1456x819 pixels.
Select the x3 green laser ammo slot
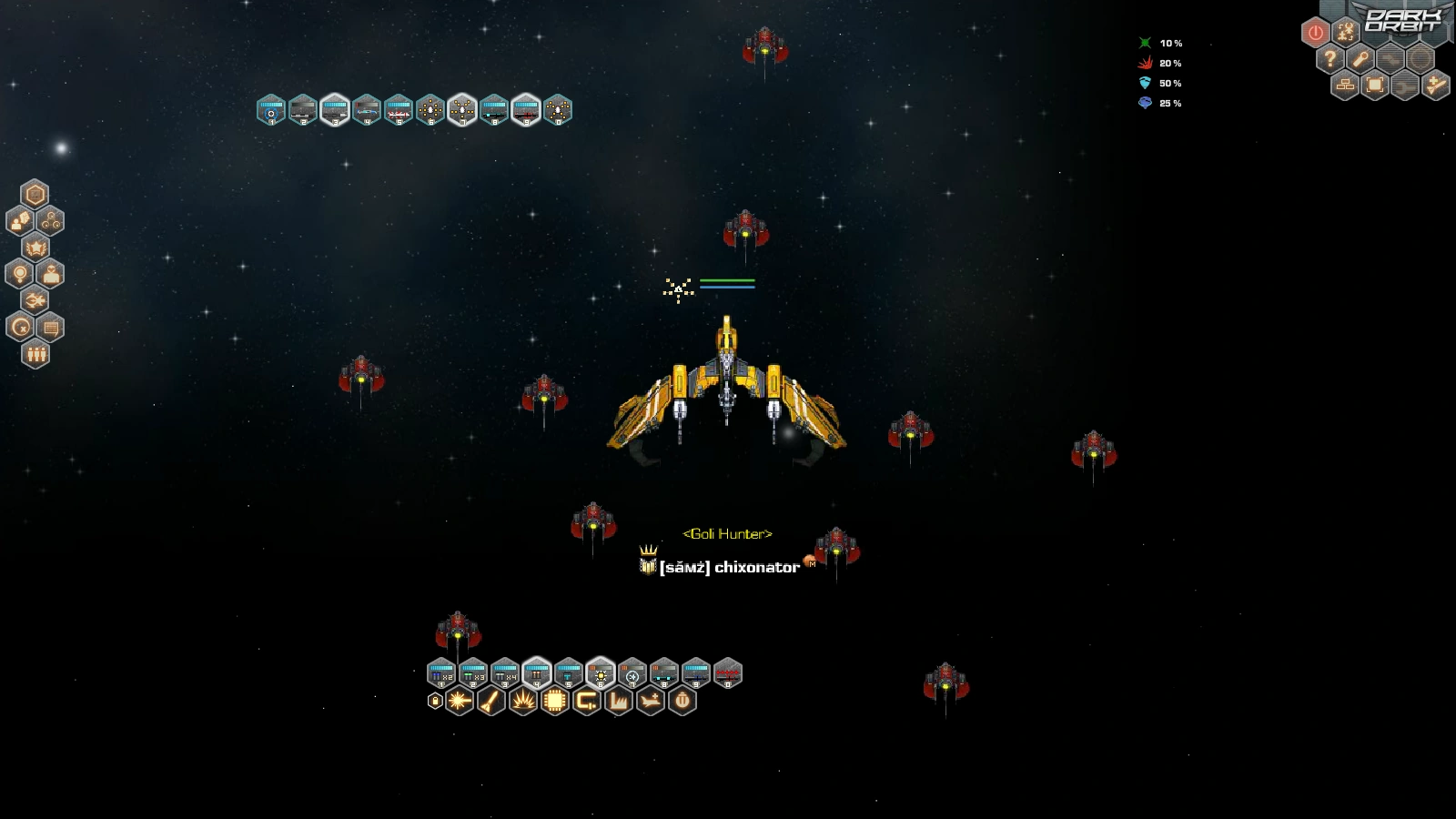click(x=473, y=673)
